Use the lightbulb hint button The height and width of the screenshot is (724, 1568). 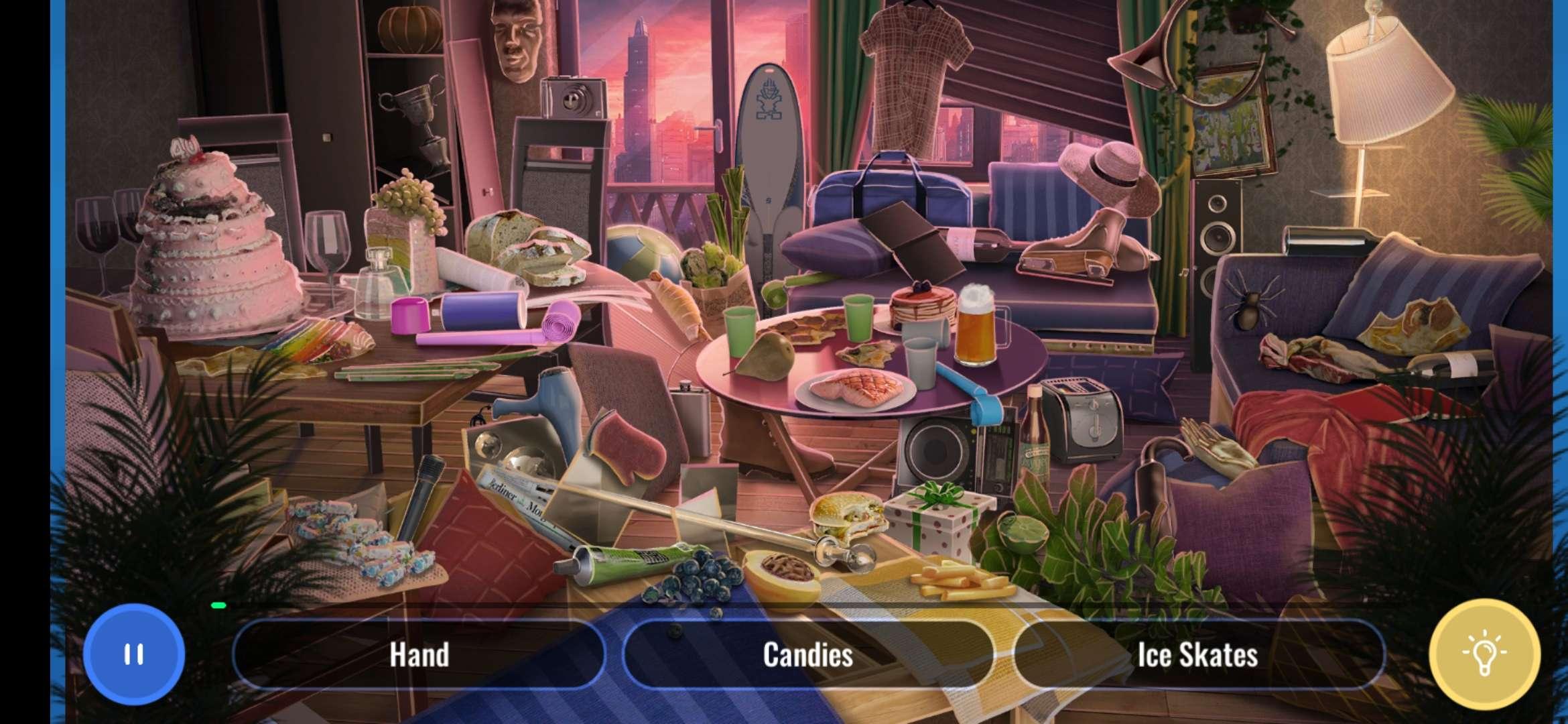(x=1484, y=654)
